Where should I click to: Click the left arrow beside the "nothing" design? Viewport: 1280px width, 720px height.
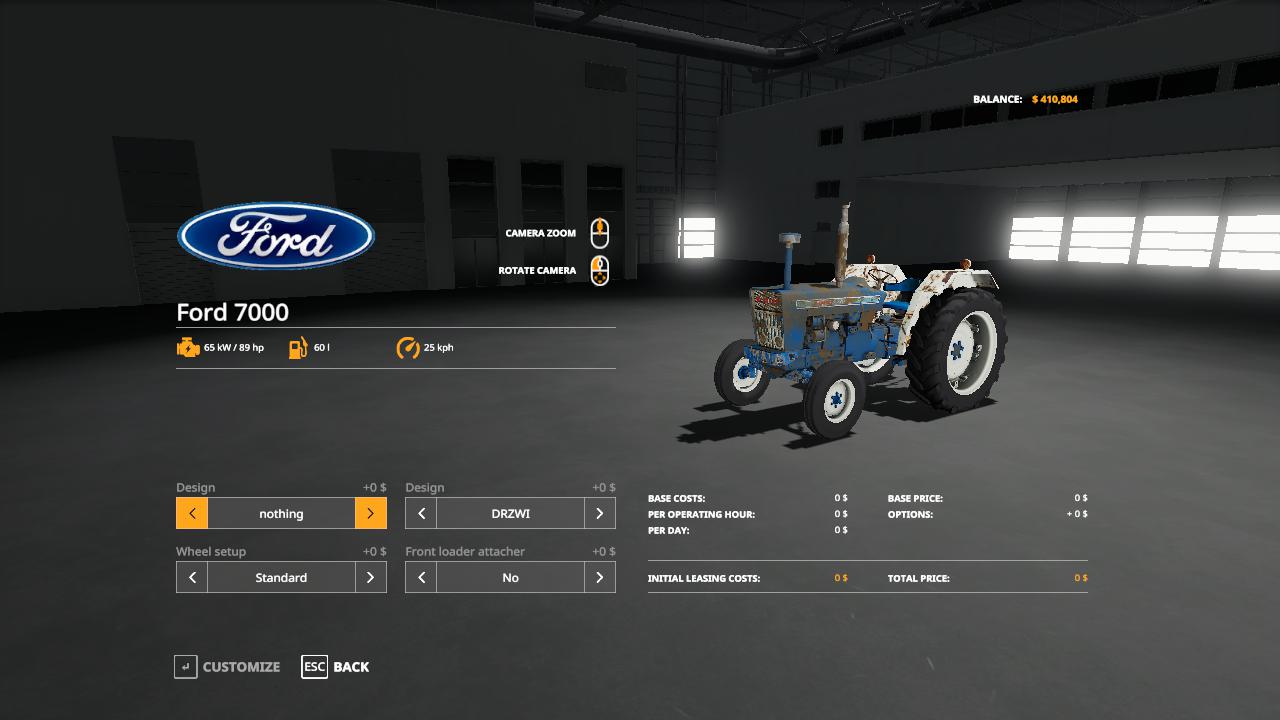192,514
